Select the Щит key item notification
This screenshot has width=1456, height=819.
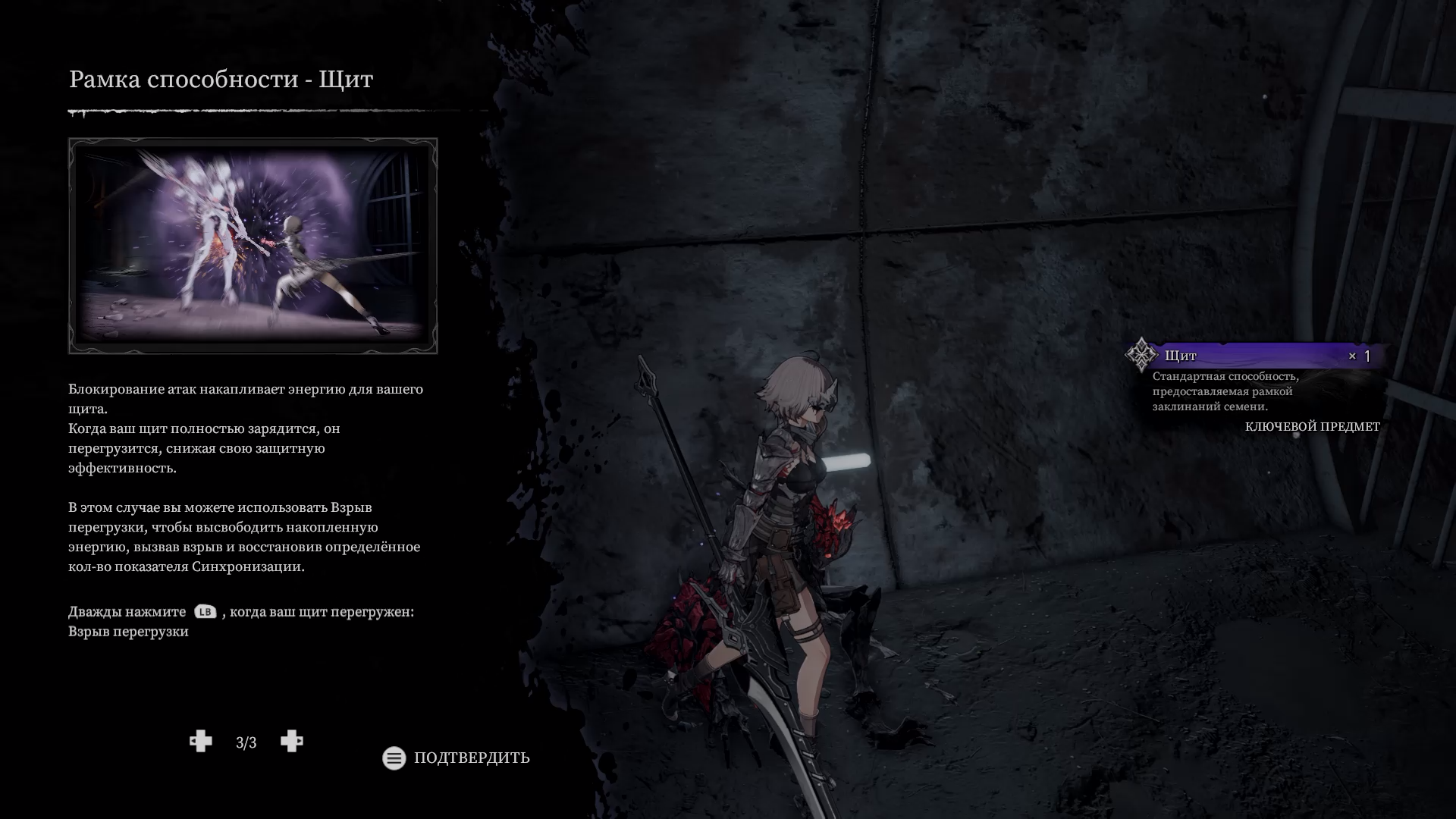point(1256,356)
